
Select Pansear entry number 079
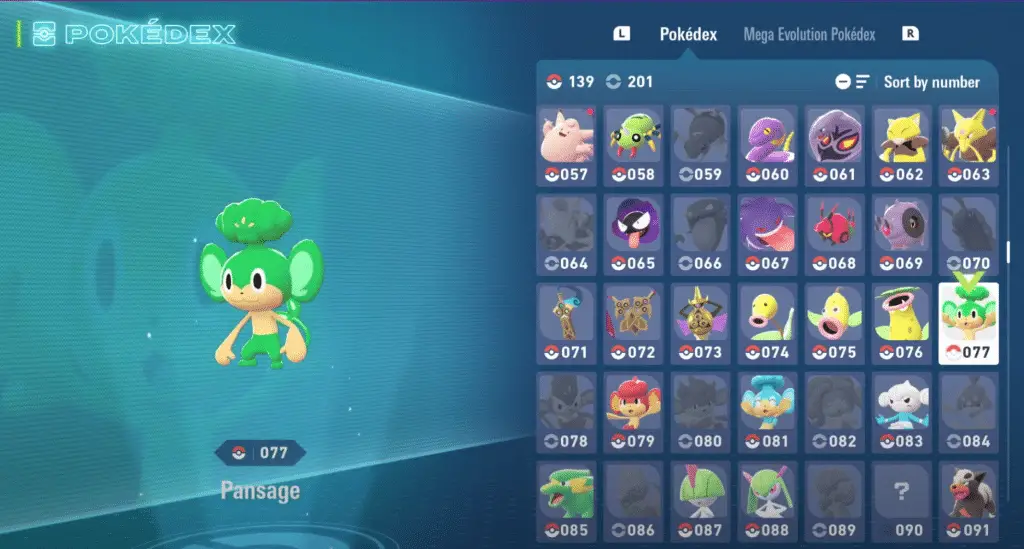633,412
